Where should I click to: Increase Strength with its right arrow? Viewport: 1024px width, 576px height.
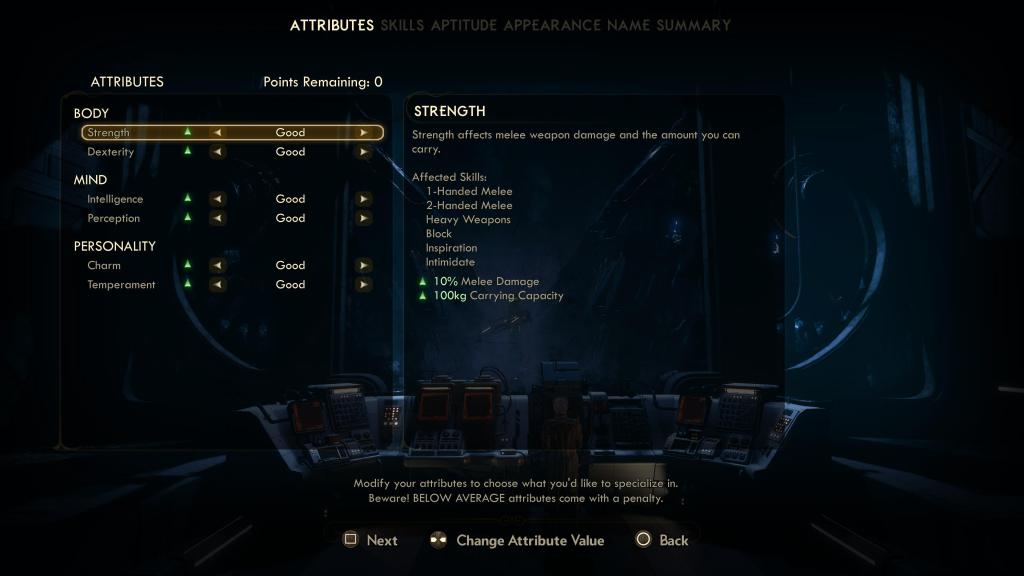[364, 132]
